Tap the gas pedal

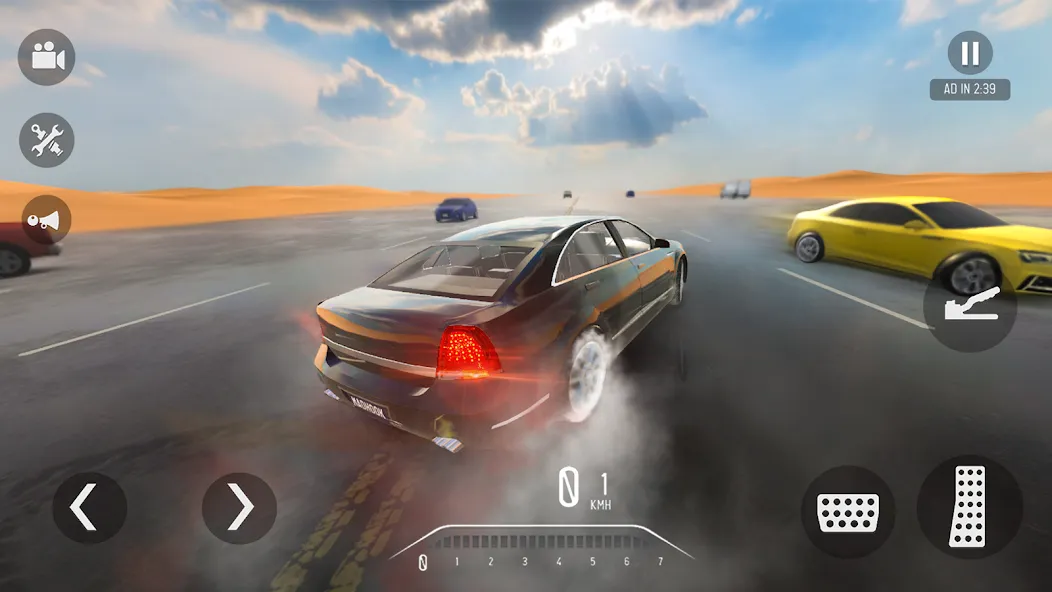pos(968,506)
